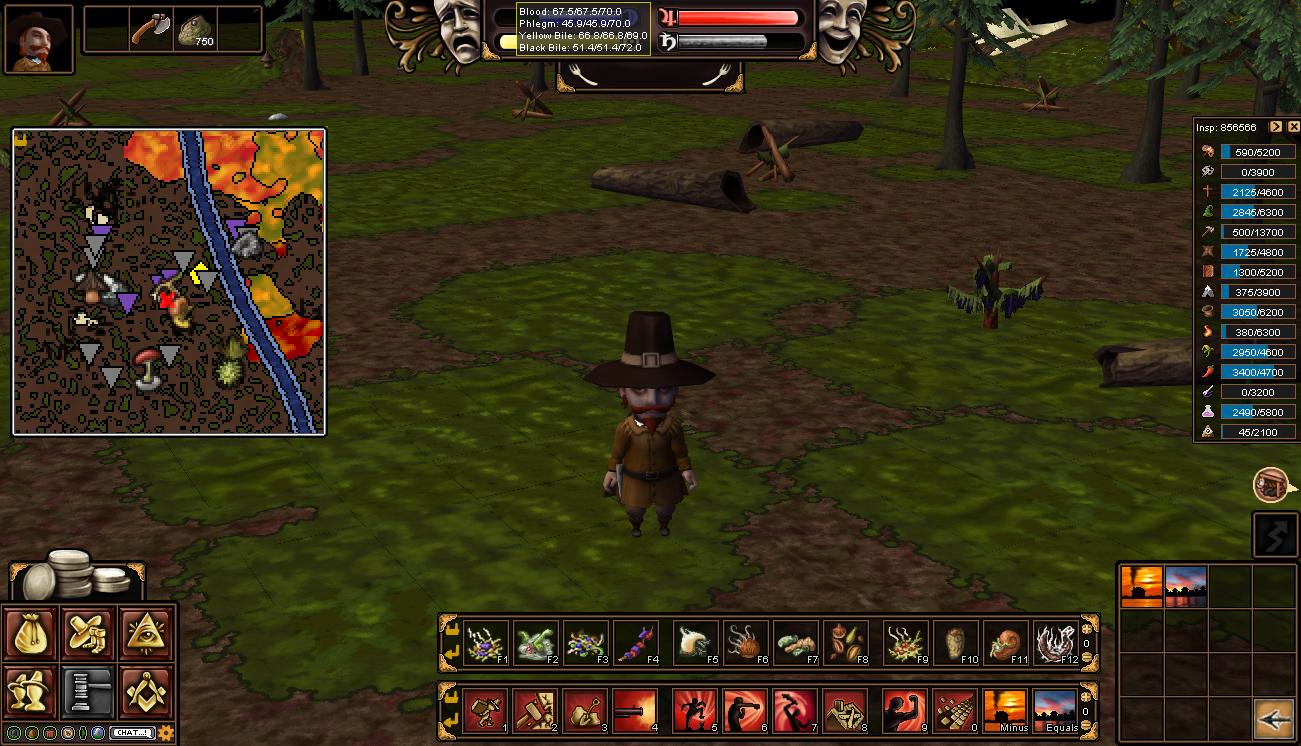Open the two pilgrims kin button

[x=32, y=690]
